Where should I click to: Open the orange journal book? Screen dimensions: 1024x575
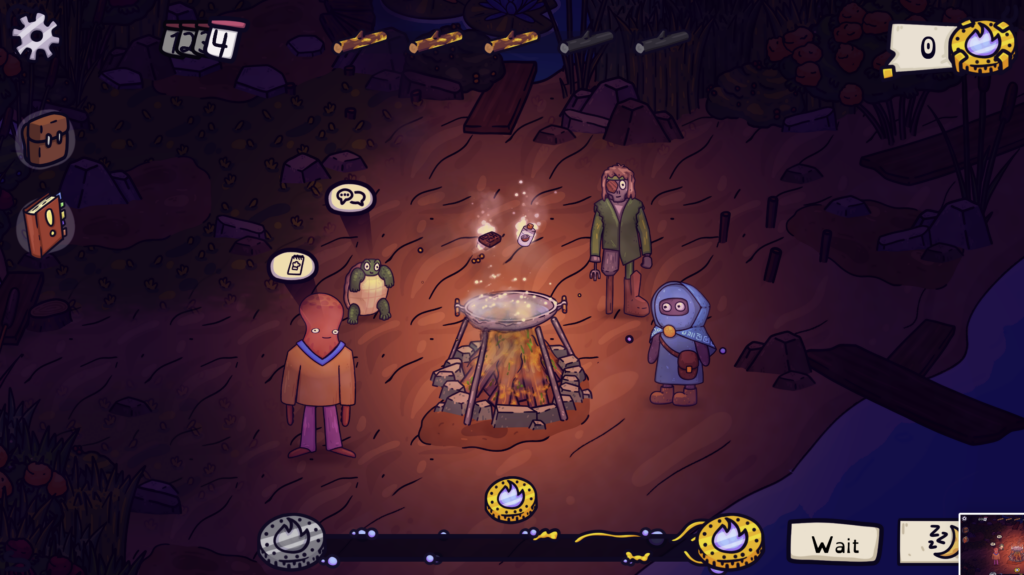click(x=45, y=225)
